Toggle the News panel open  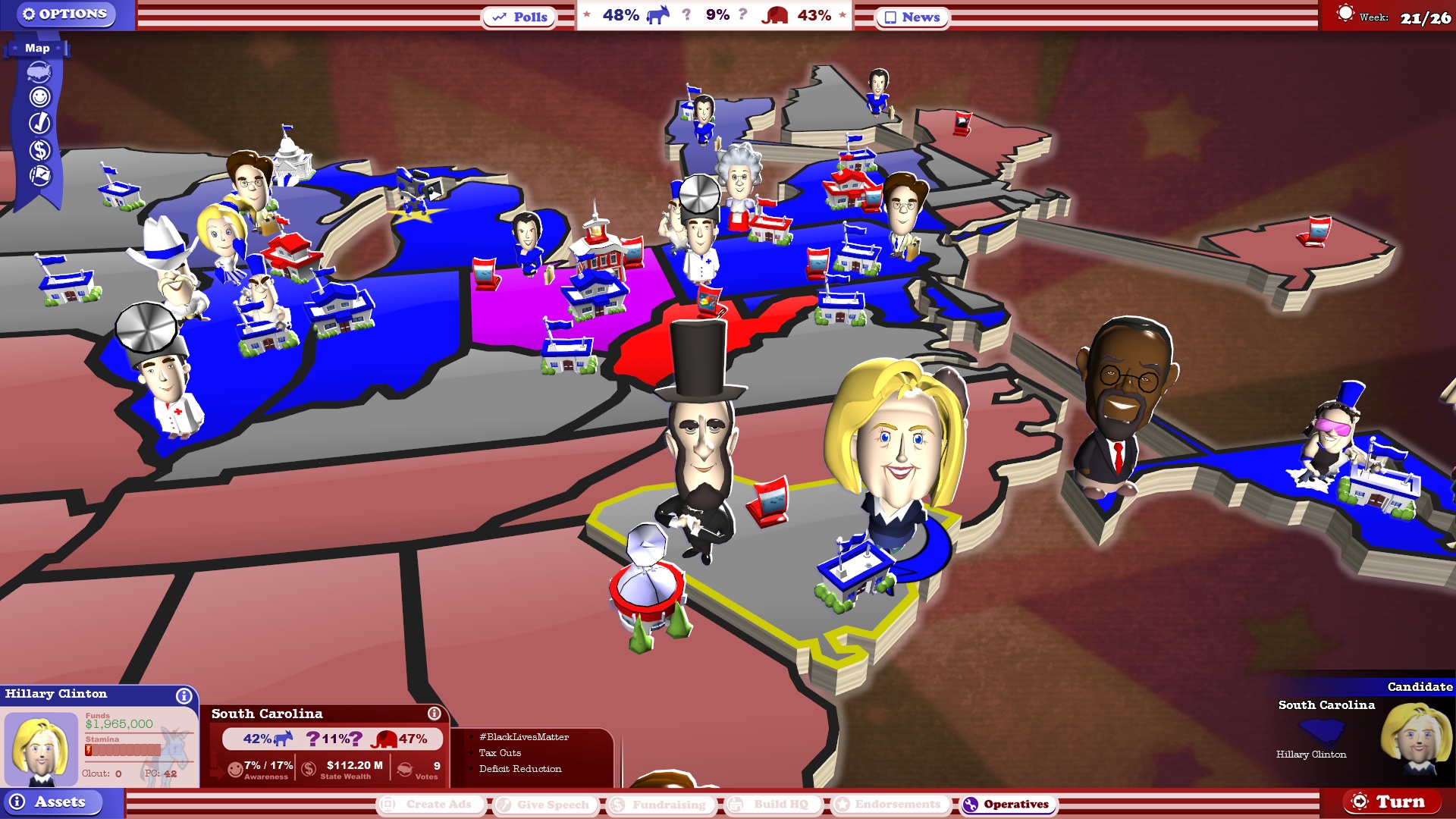coord(912,17)
